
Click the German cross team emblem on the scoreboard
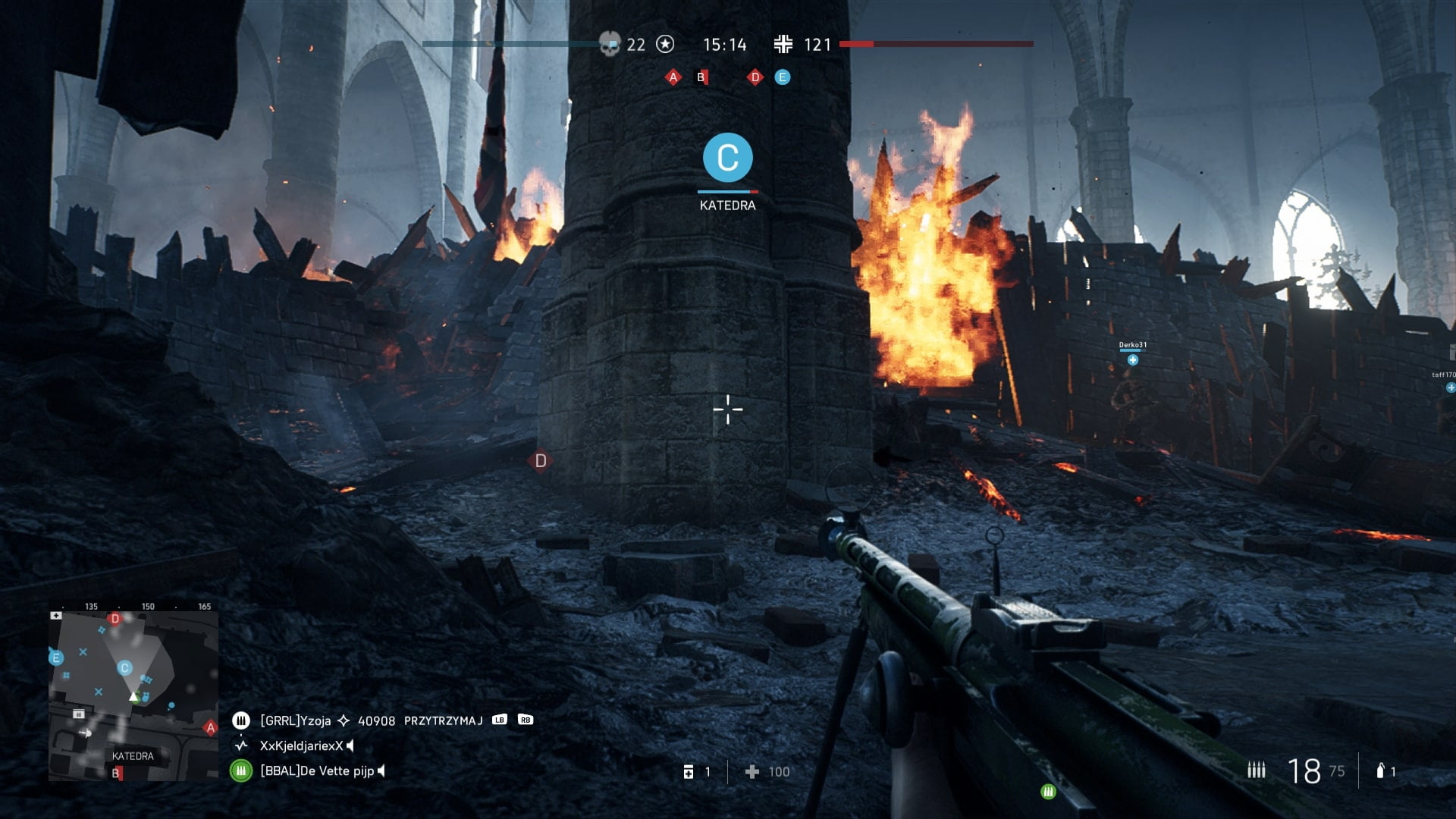pos(783,44)
